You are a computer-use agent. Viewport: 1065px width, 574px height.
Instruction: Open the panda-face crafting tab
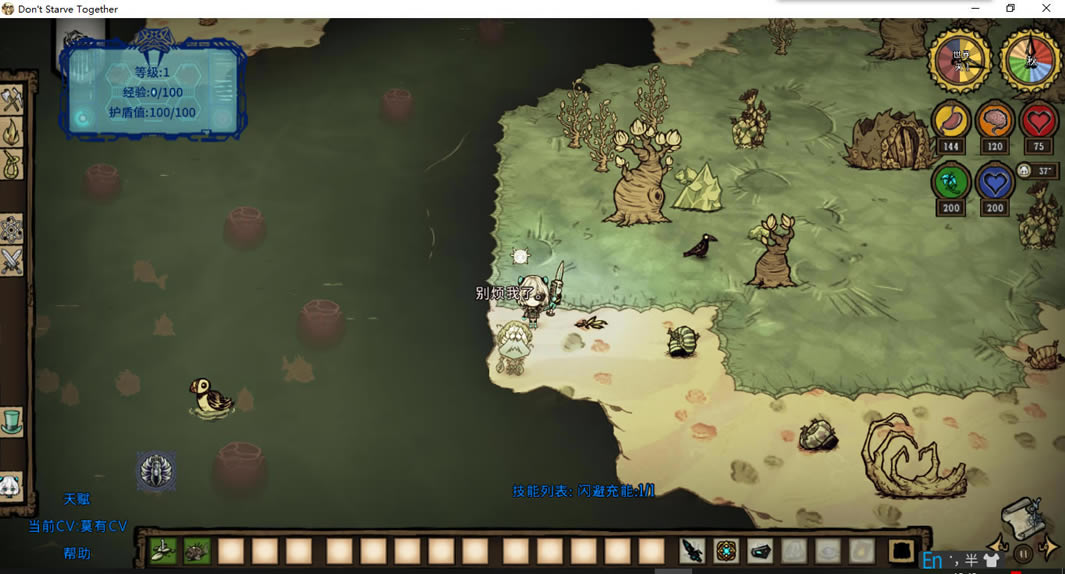pos(10,486)
